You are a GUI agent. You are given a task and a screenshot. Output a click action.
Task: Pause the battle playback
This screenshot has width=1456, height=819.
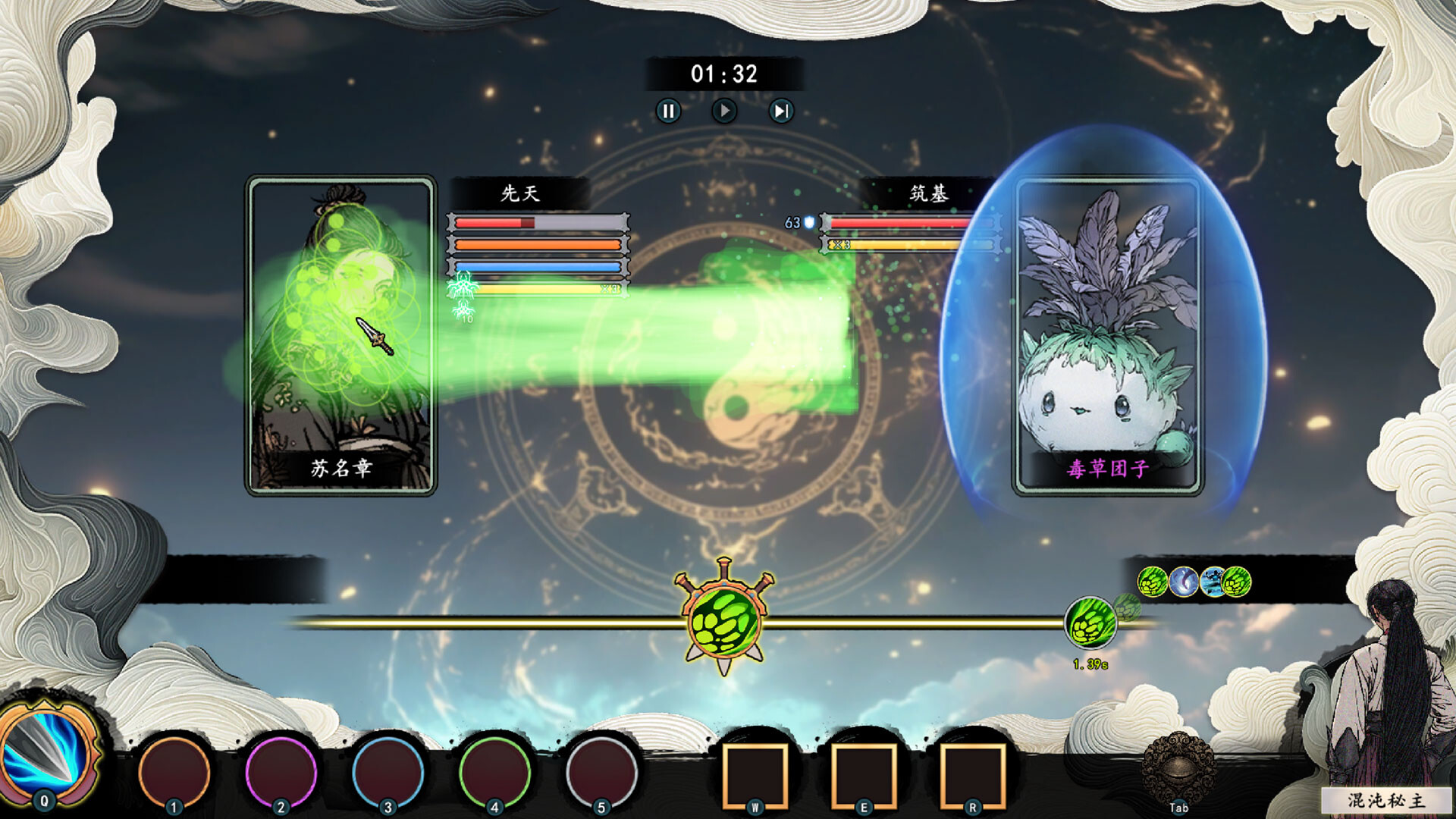pyautogui.click(x=668, y=111)
